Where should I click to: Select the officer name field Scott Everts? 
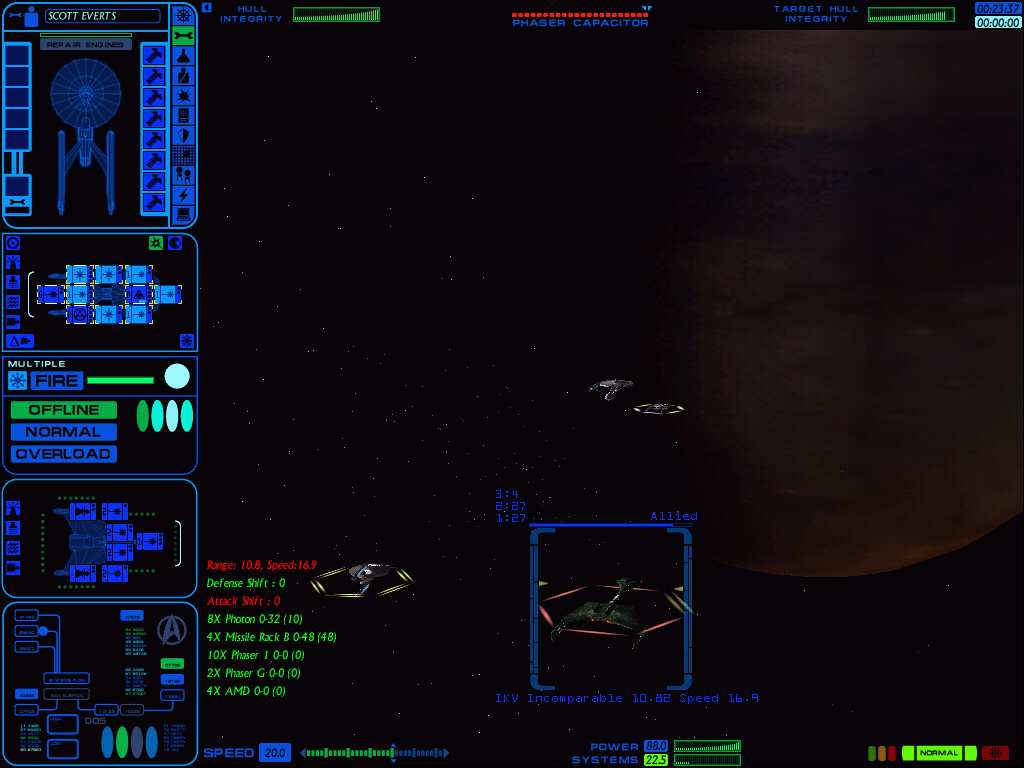click(102, 16)
